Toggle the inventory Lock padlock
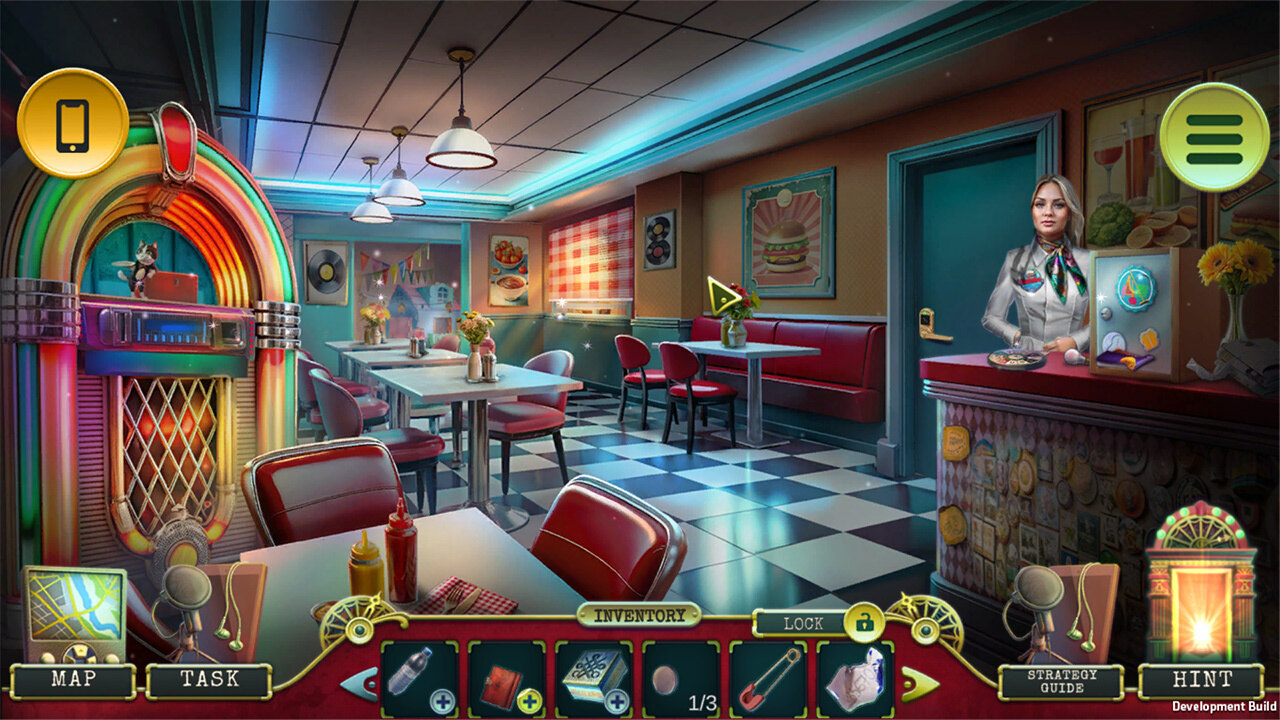The height and width of the screenshot is (720, 1280). tap(863, 623)
